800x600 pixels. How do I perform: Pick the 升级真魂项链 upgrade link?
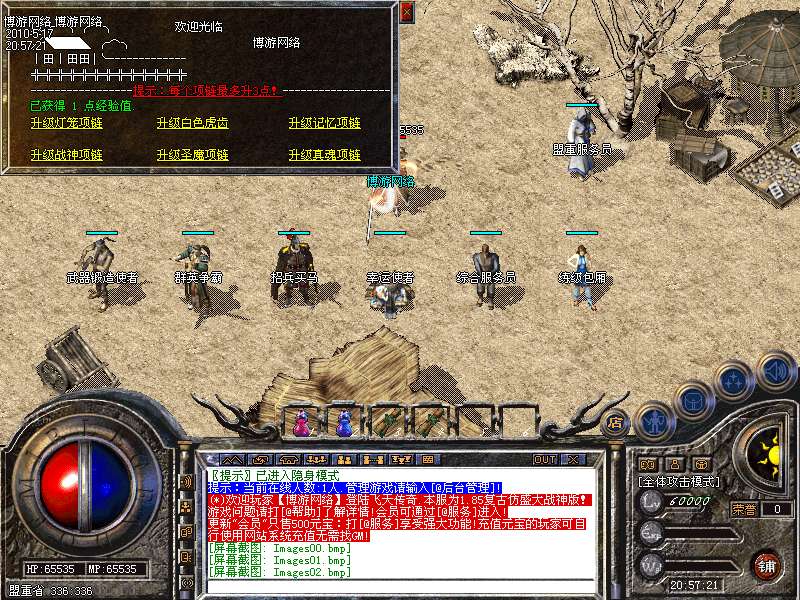coord(324,155)
